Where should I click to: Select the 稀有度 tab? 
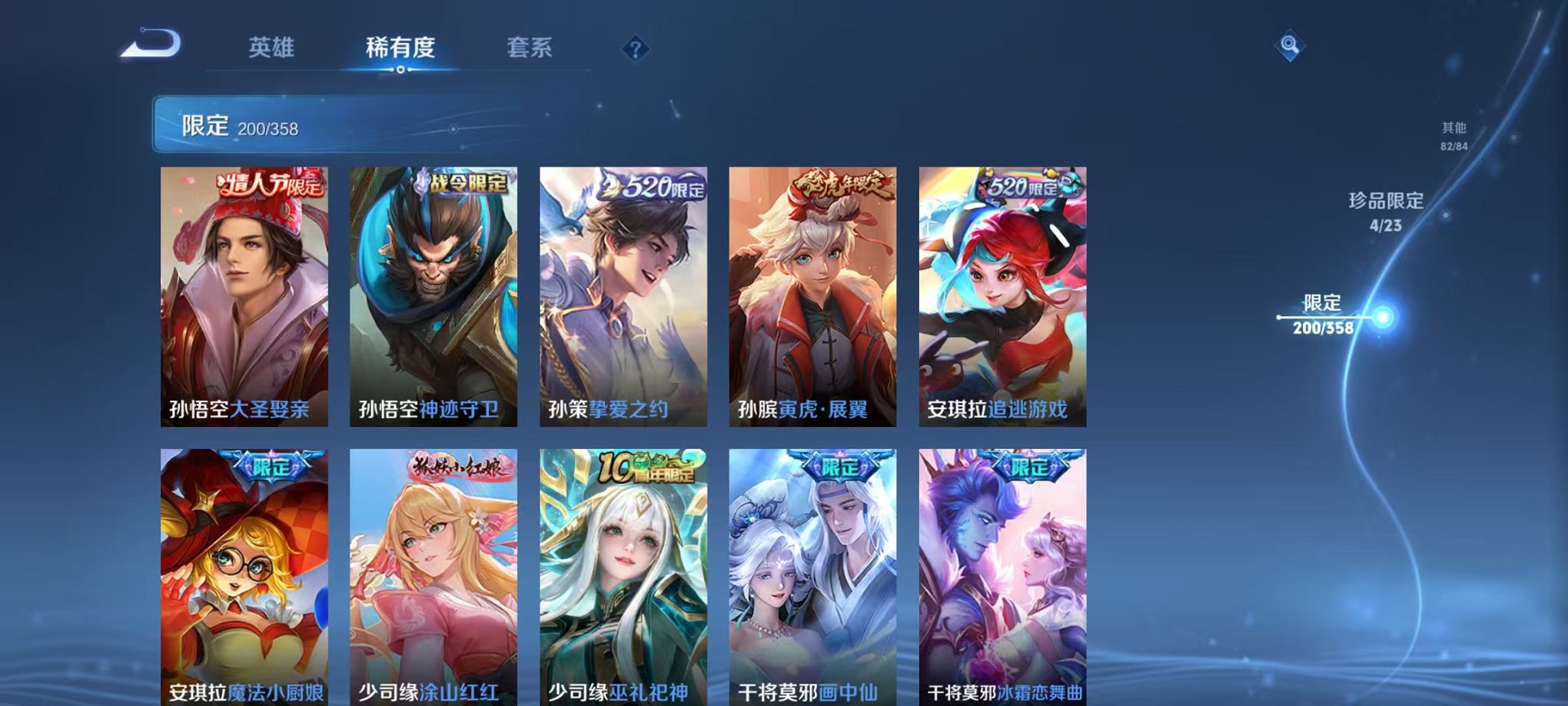click(402, 47)
